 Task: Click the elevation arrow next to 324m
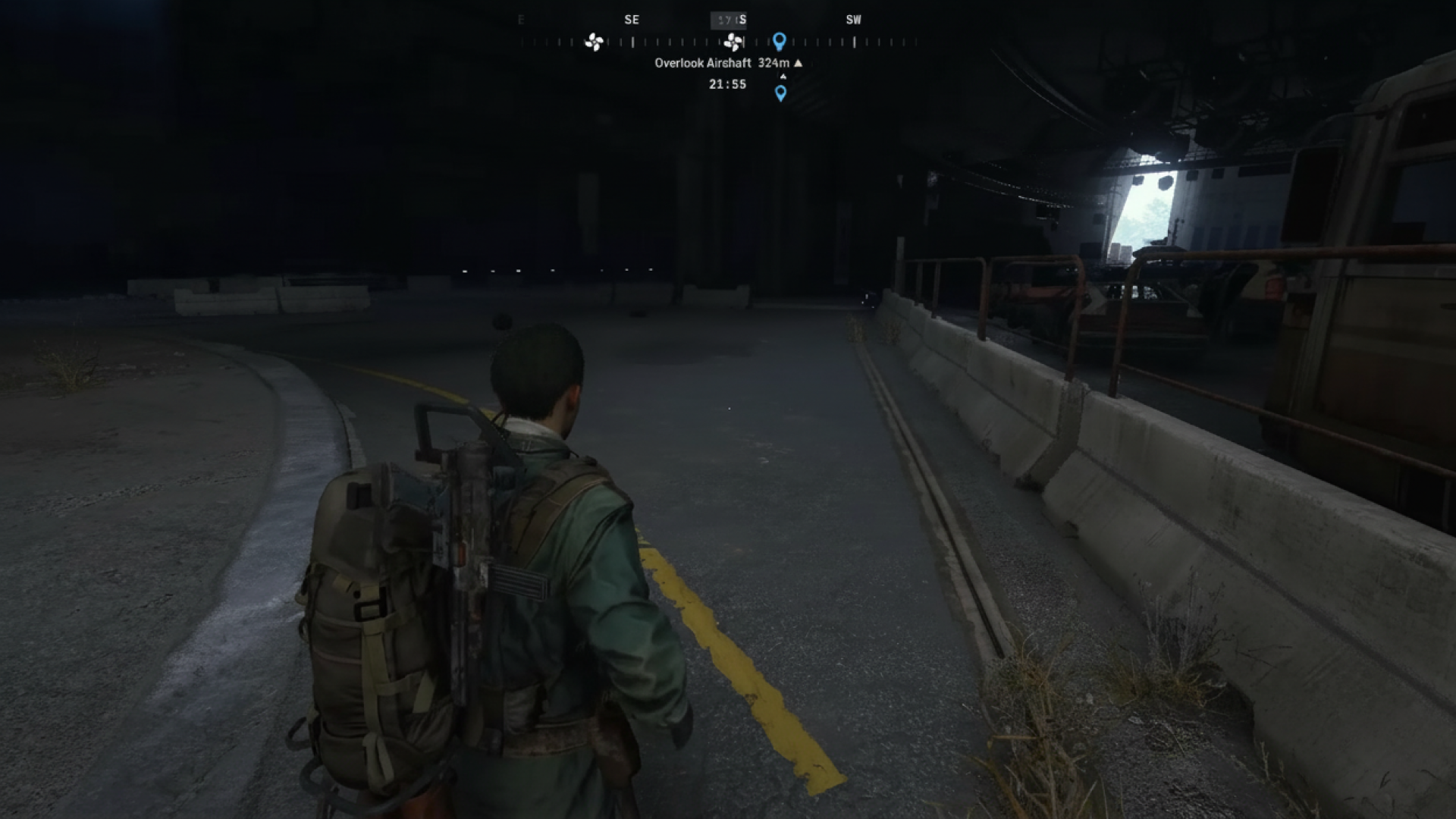click(797, 64)
